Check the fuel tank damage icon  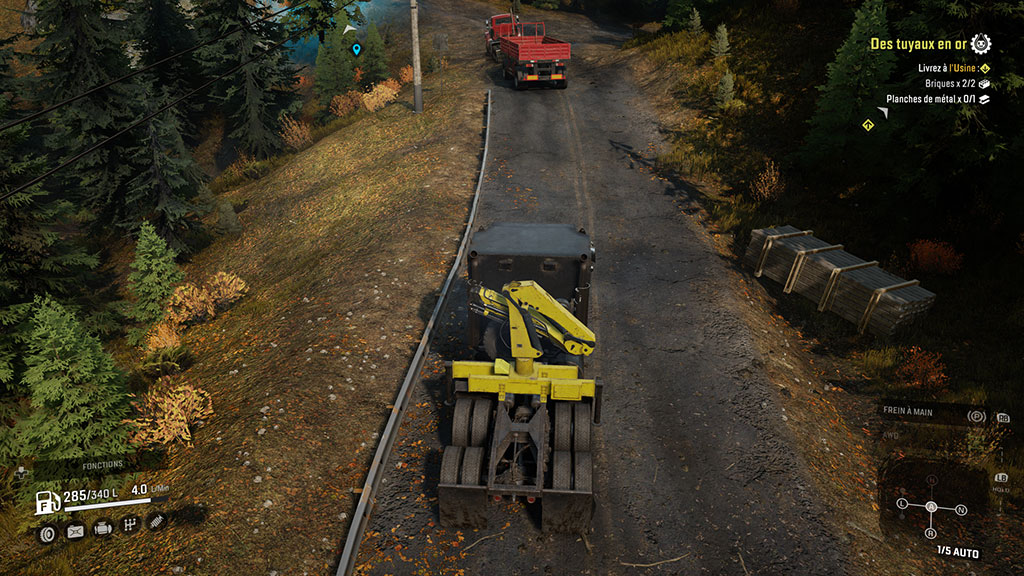point(75,531)
